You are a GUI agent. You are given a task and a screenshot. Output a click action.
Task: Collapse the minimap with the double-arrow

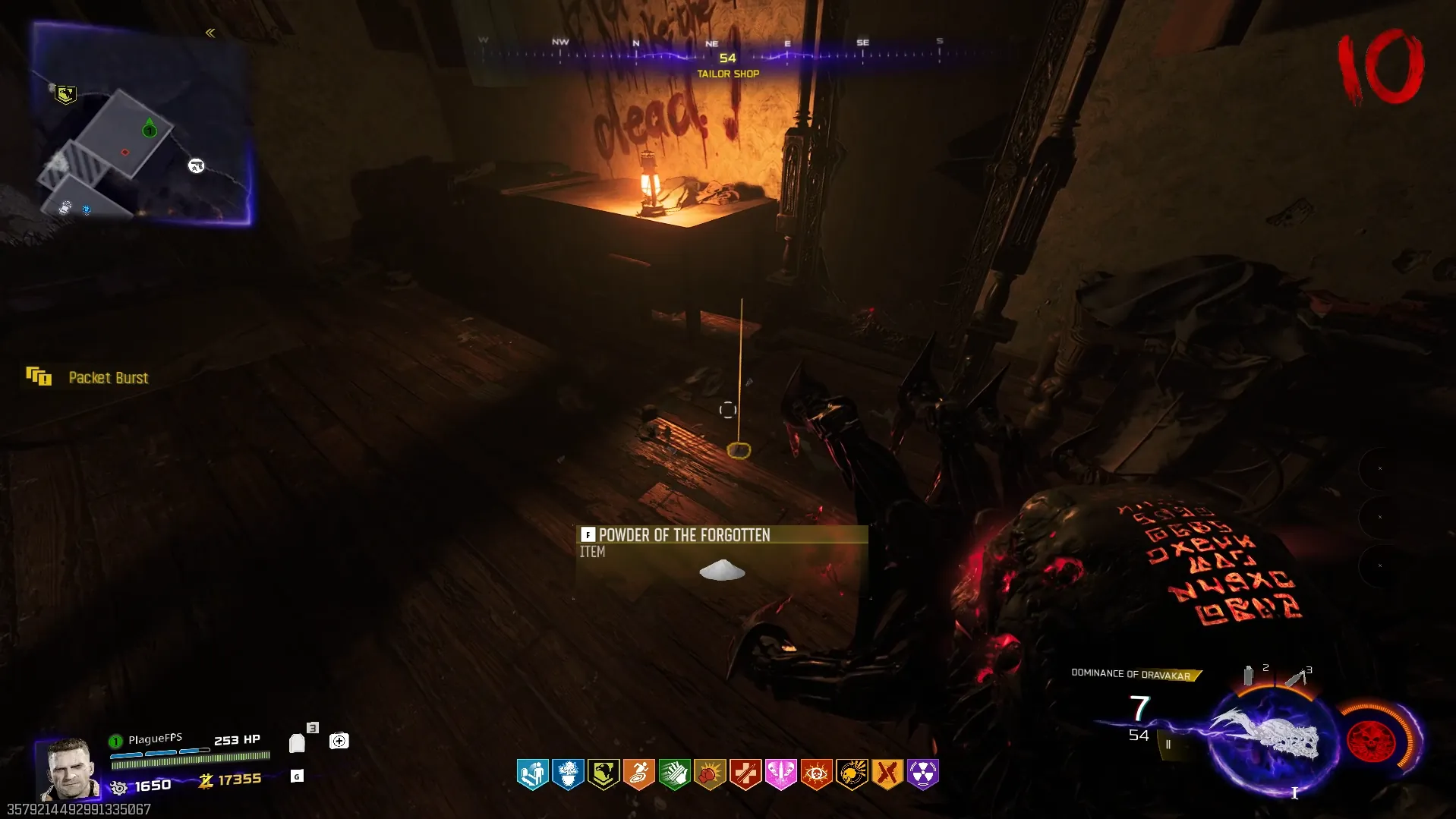click(x=210, y=33)
